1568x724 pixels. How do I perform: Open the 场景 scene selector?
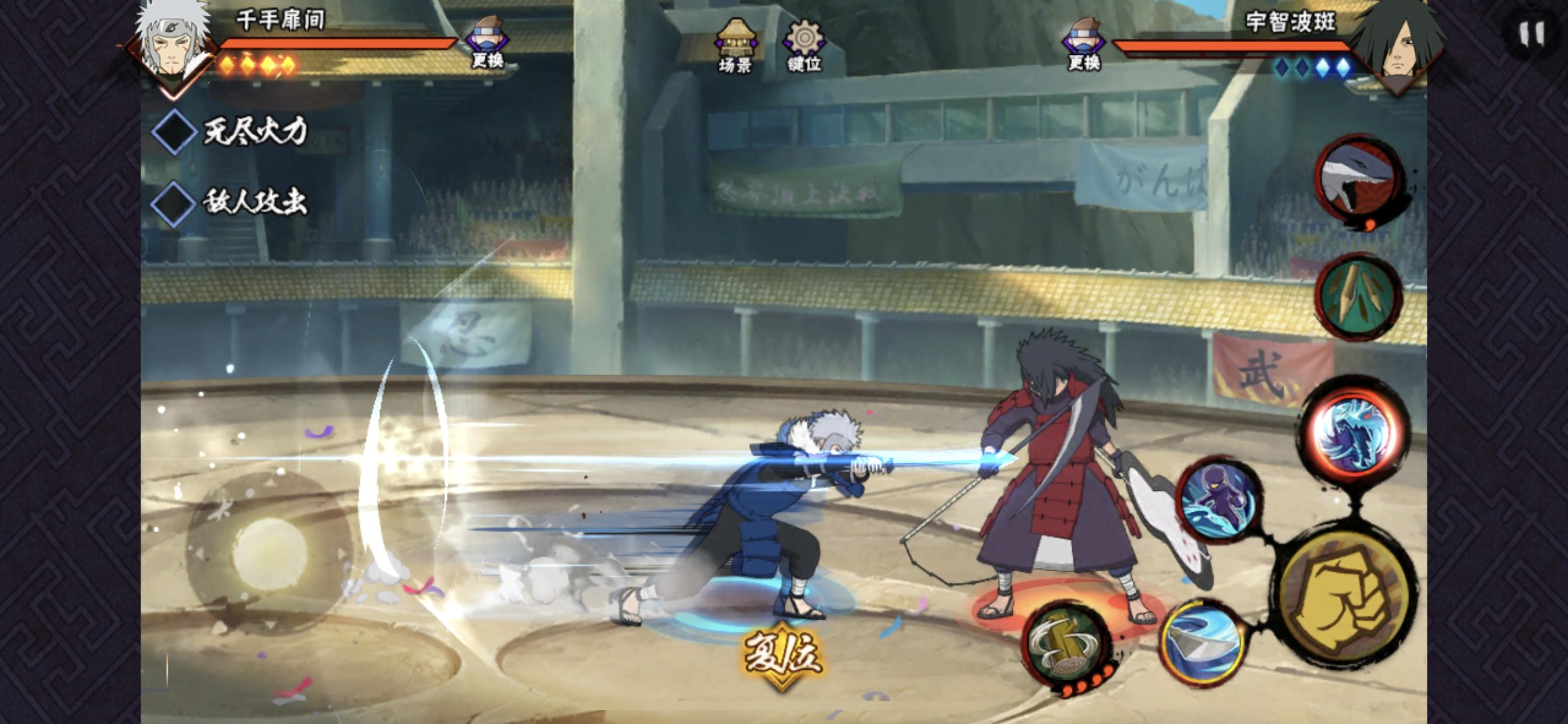point(736,45)
